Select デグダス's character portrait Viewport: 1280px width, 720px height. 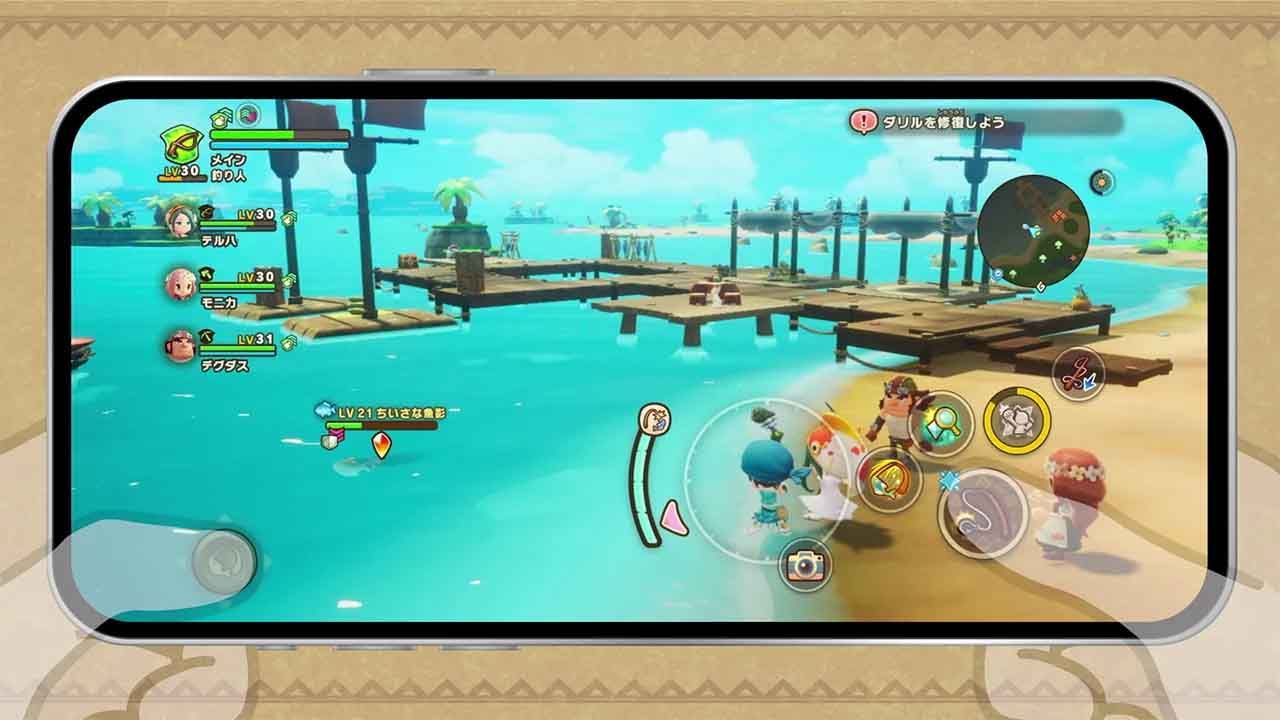180,344
